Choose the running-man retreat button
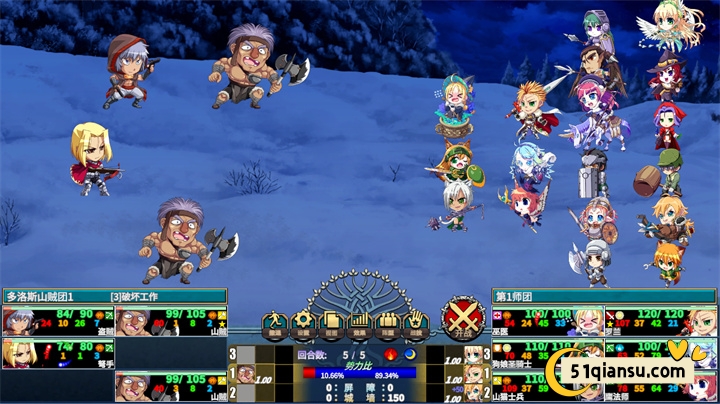 click(273, 322)
